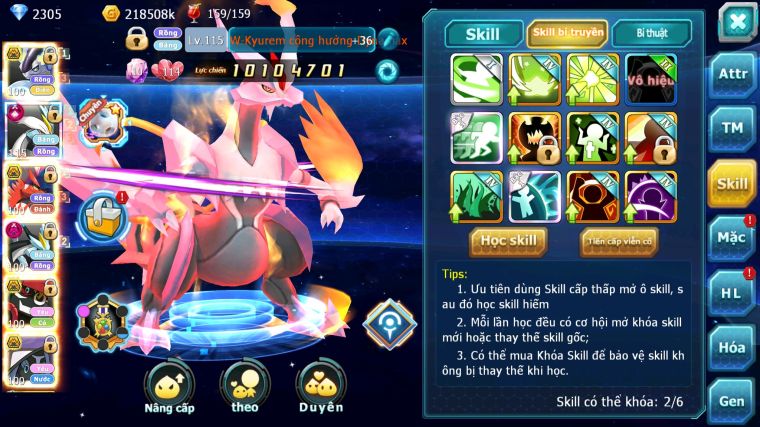Click the theo follow button
760x427 pixels.
pyautogui.click(x=245, y=386)
